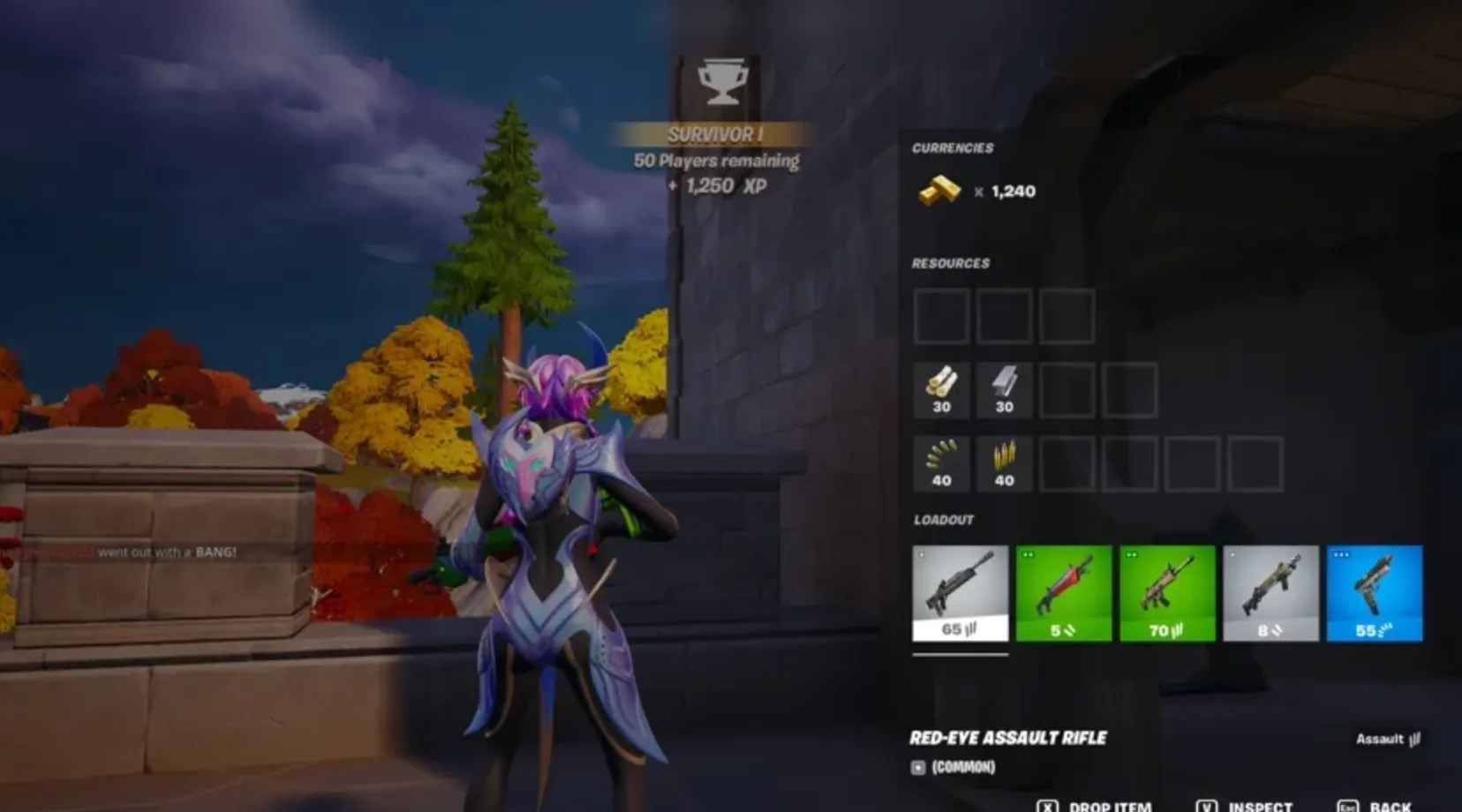
Task: Select the metal resource icon showing 30
Action: click(1003, 388)
